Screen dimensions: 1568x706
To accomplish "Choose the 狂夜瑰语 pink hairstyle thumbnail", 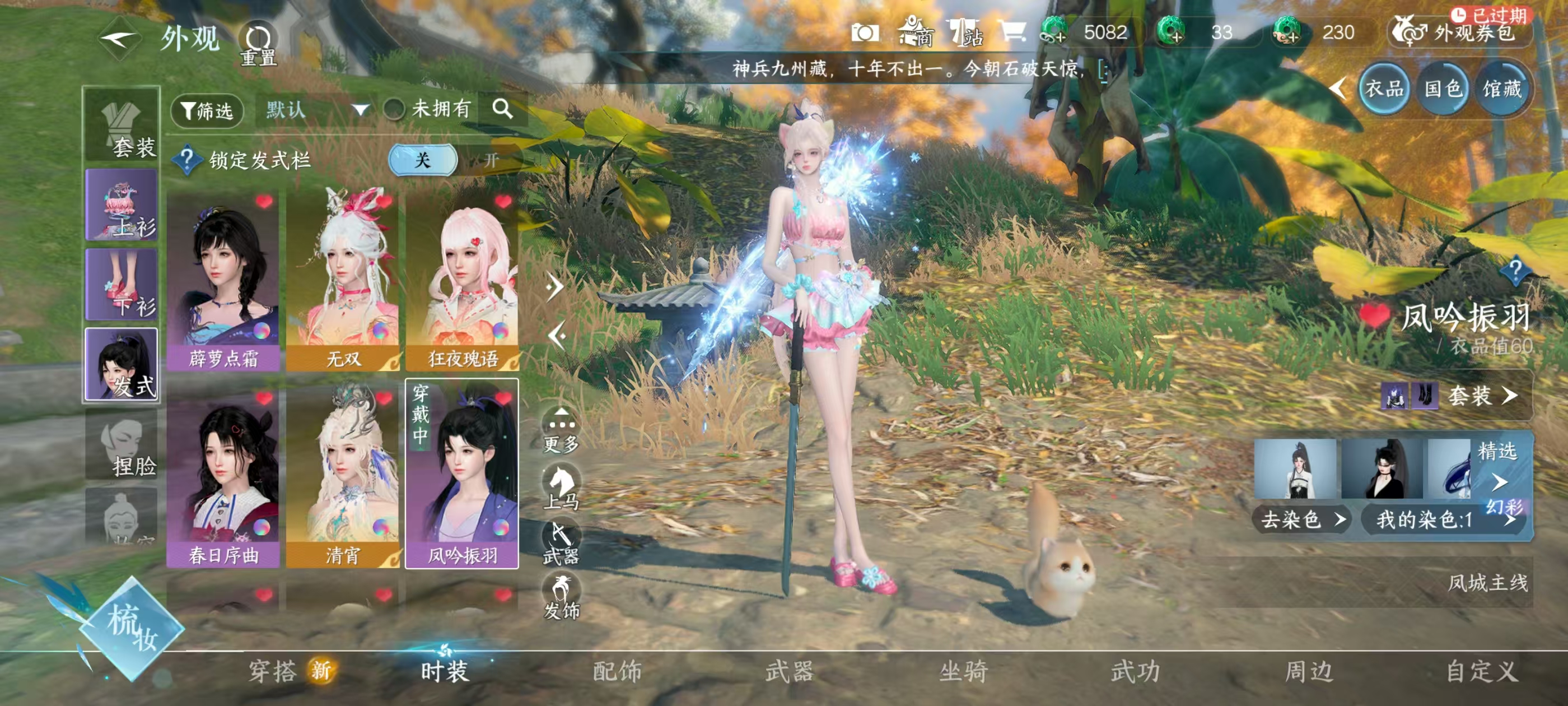I will (462, 280).
